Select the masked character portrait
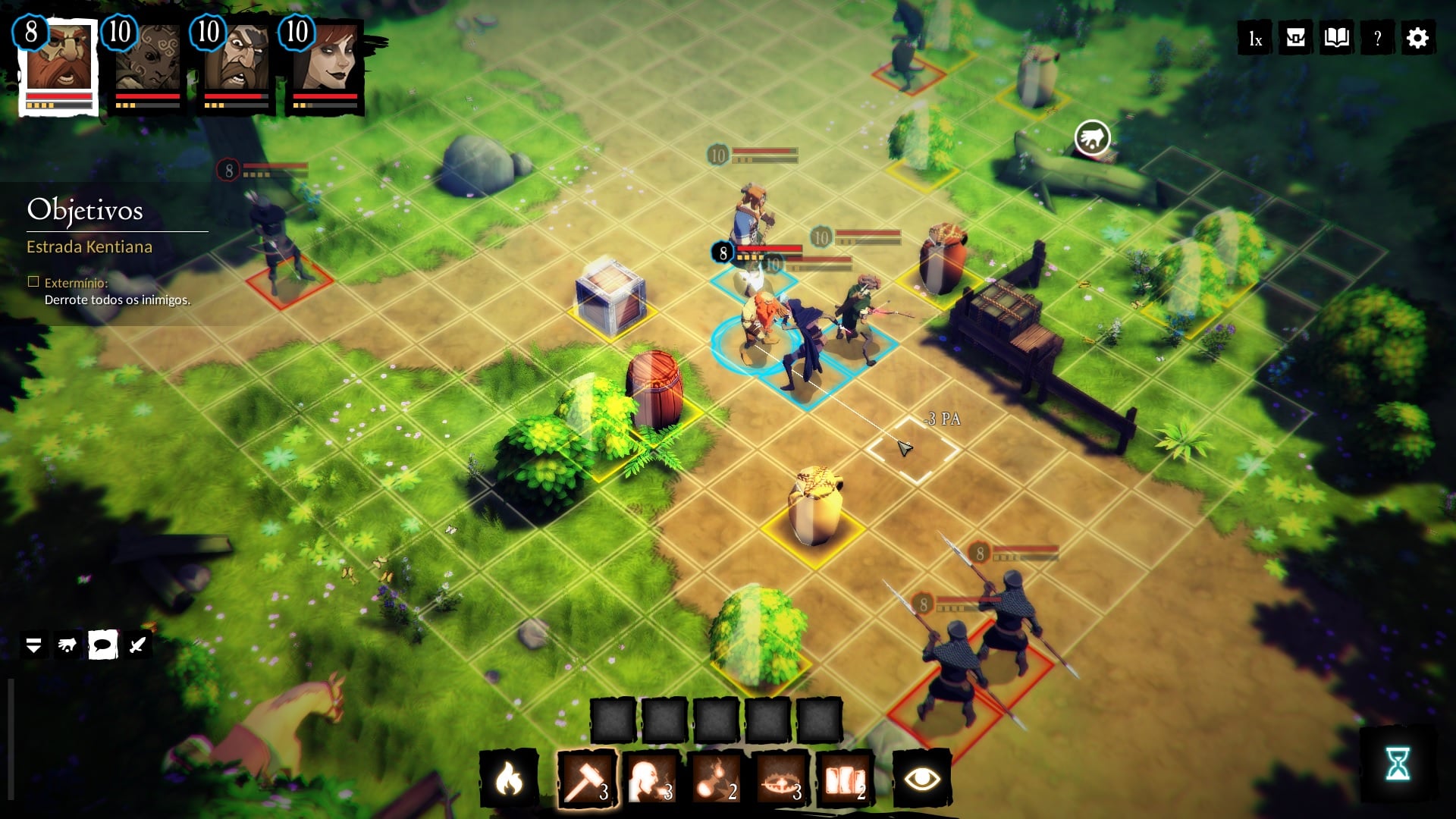Image resolution: width=1456 pixels, height=819 pixels. tap(148, 64)
